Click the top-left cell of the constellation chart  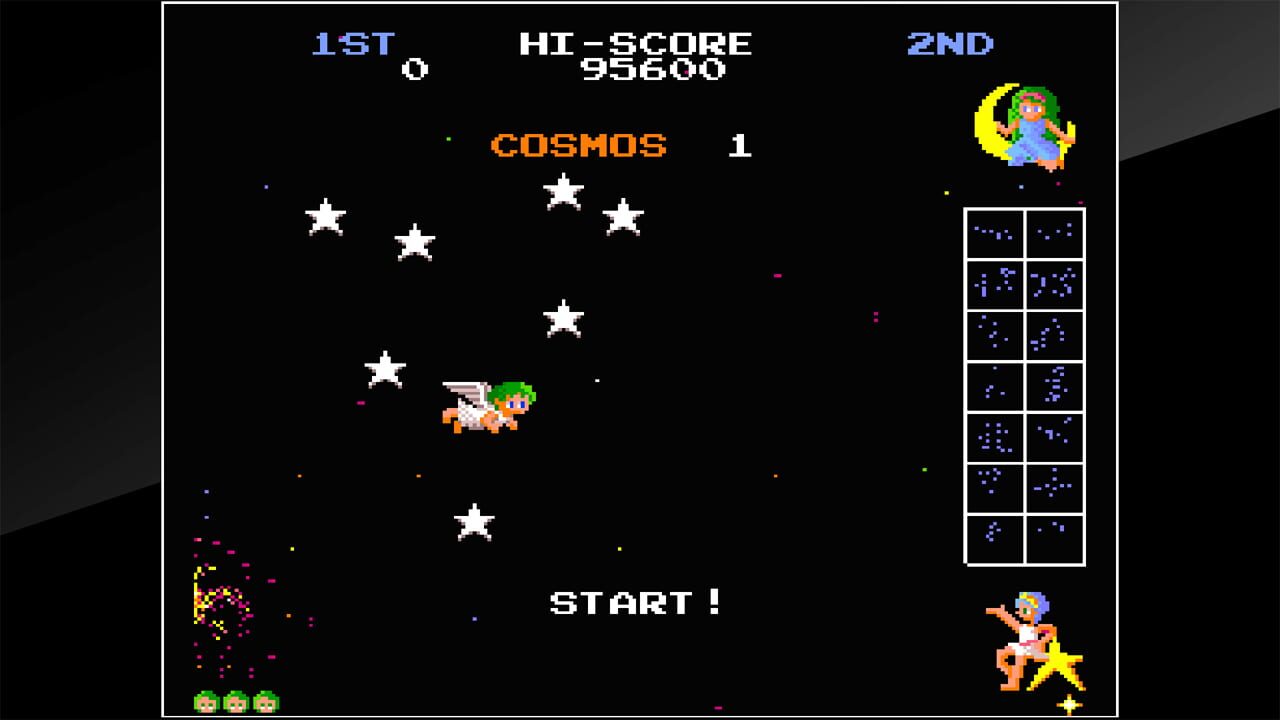[x=993, y=234]
